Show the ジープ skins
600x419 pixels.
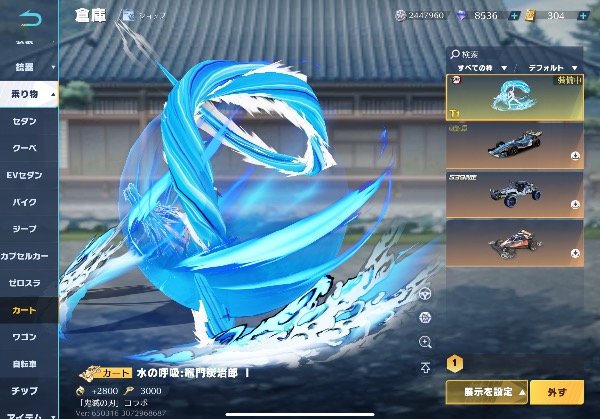(x=27, y=229)
